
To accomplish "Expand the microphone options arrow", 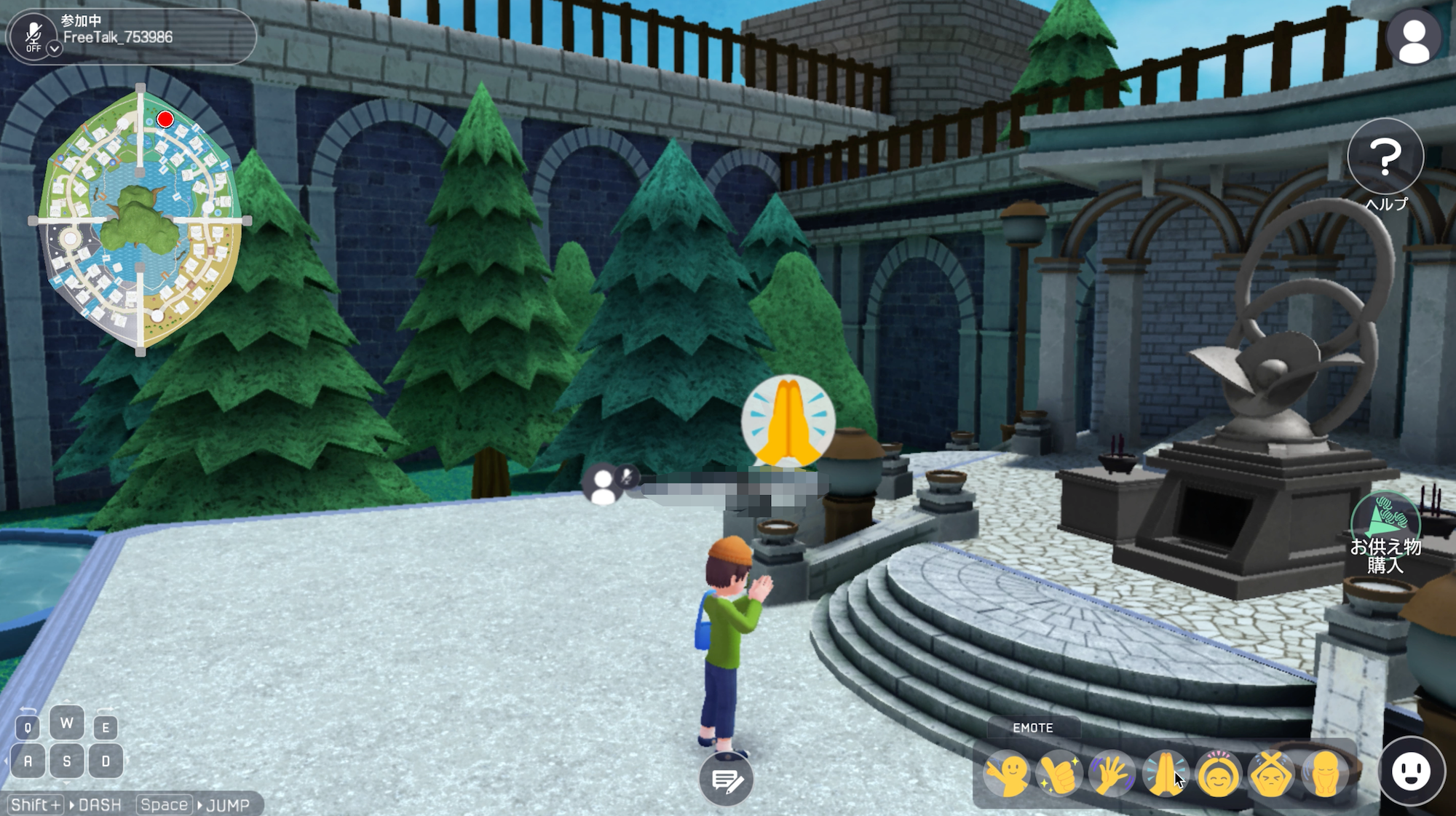I will pos(55,49).
